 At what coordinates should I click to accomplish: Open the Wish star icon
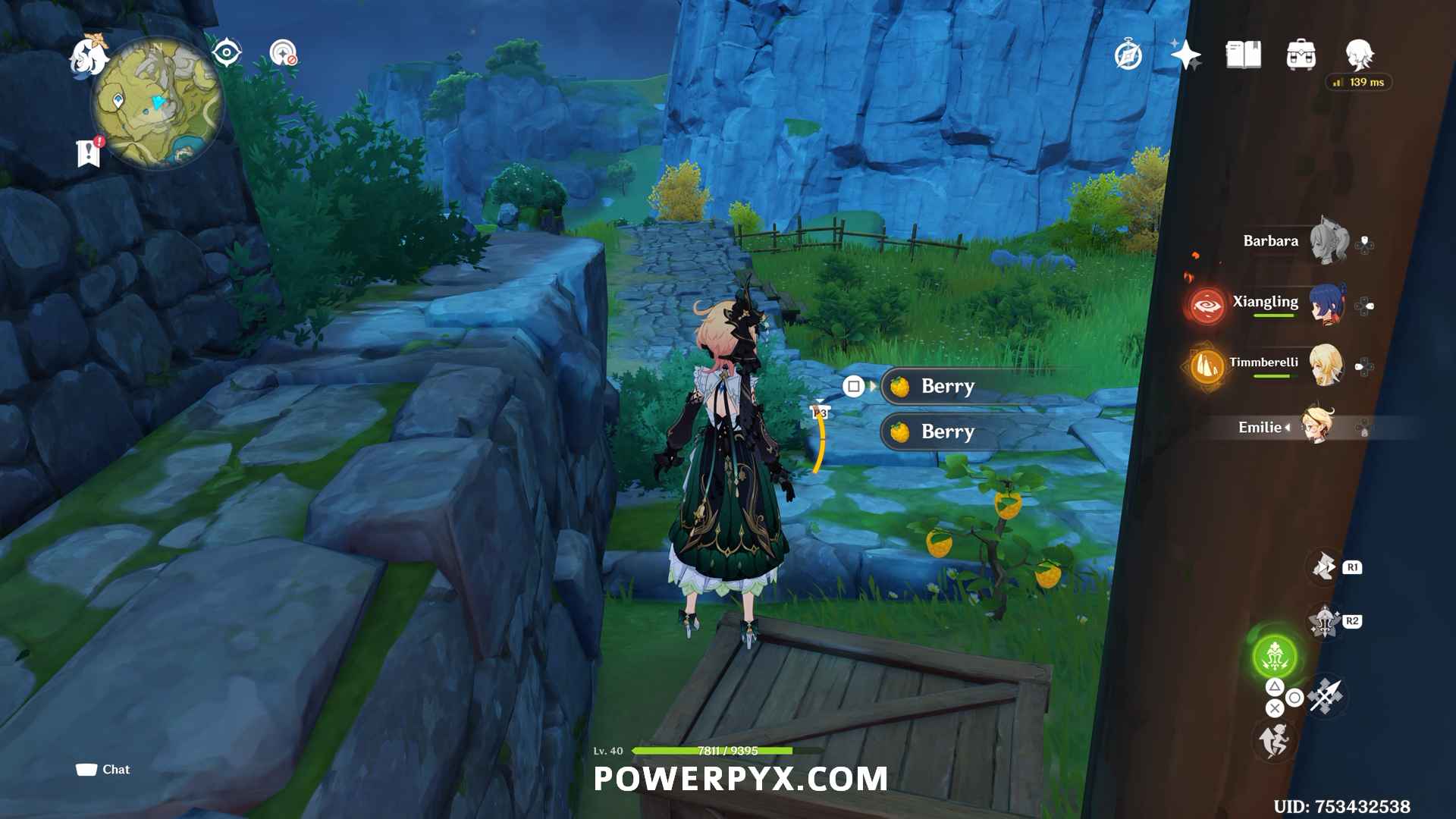1185,55
